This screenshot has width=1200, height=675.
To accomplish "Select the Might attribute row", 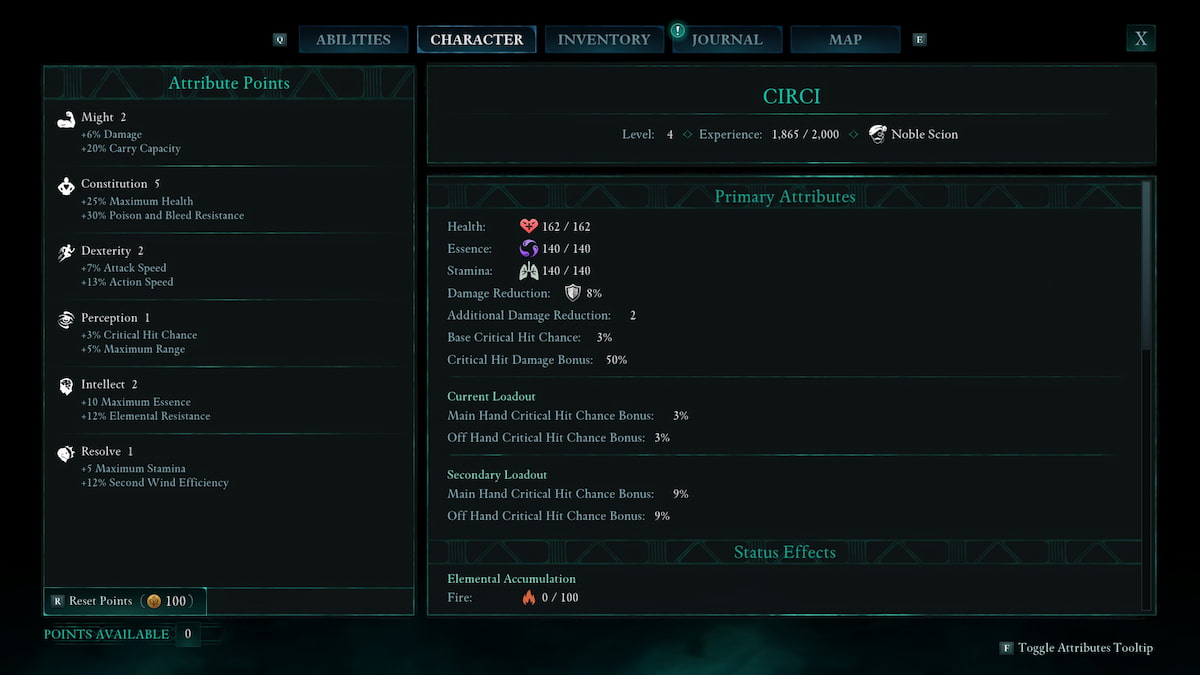I will tap(228, 133).
